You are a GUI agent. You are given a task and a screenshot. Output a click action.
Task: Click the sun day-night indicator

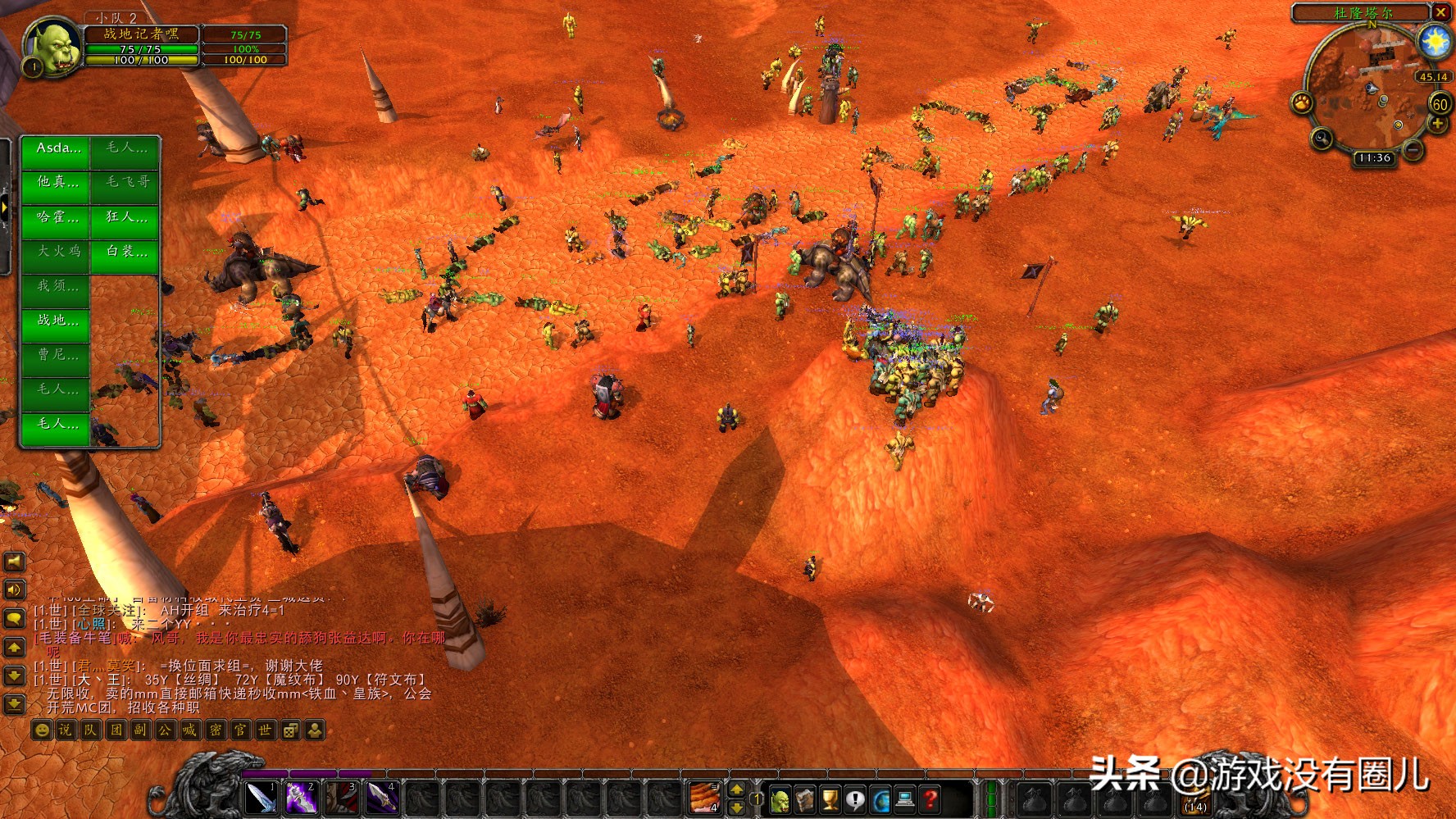click(1436, 41)
